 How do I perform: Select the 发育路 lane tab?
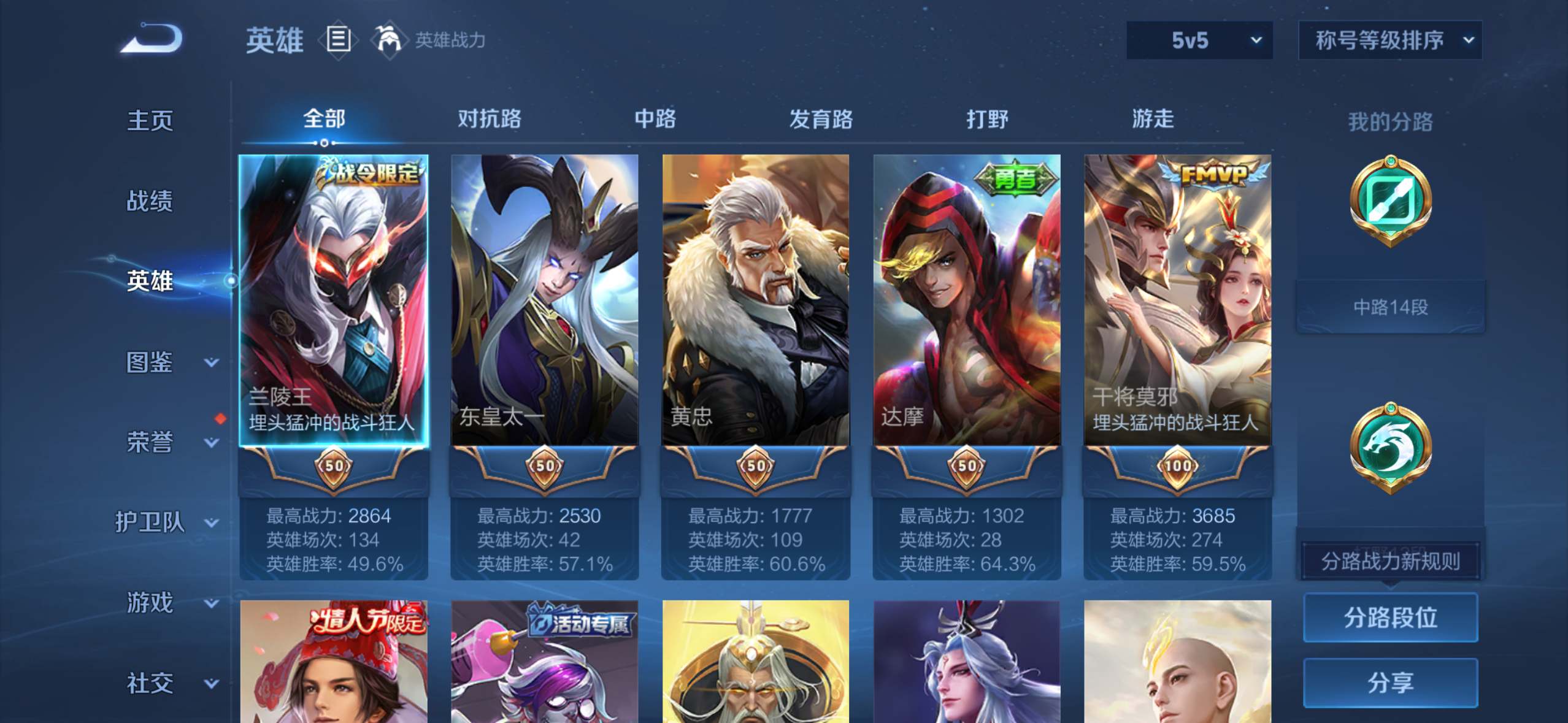tap(821, 118)
